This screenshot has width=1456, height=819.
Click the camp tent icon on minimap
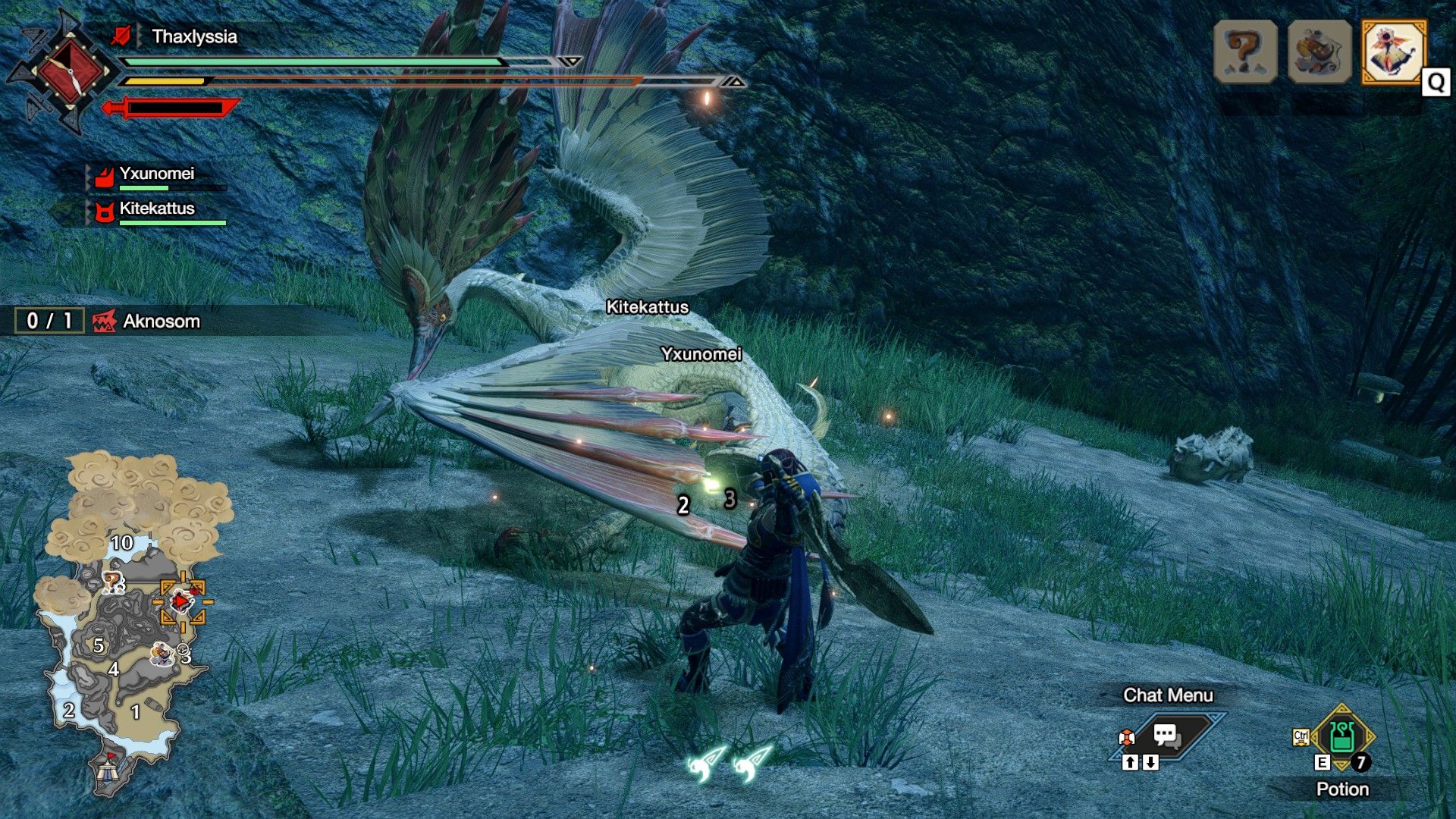(x=107, y=769)
